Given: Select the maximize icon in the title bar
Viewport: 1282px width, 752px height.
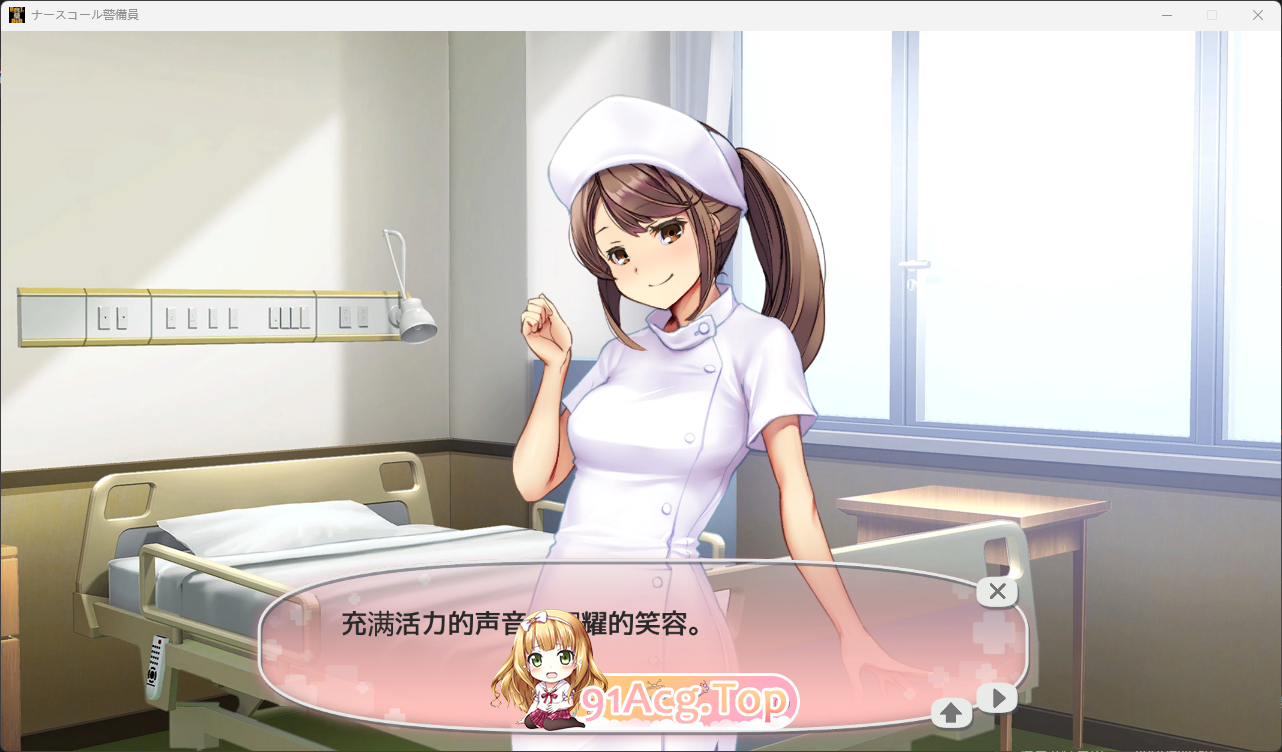Looking at the screenshot, I should 1211,14.
